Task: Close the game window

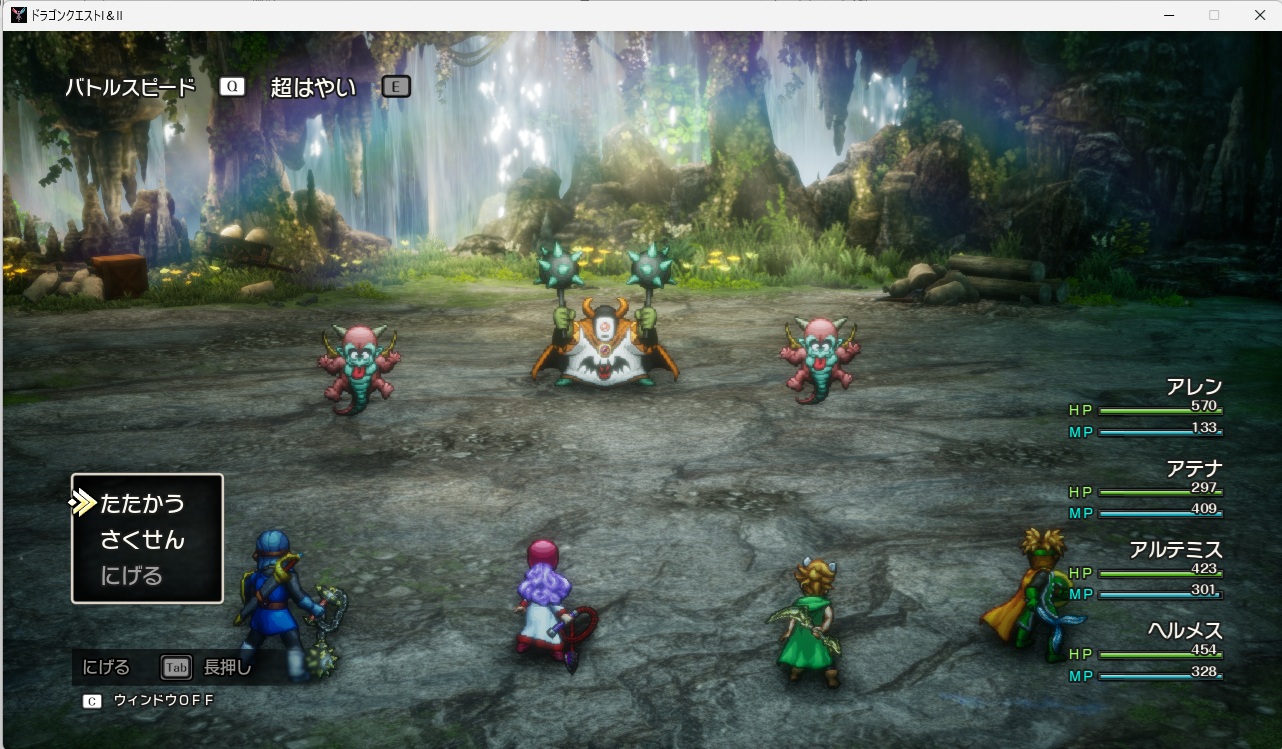Action: pos(1259,15)
